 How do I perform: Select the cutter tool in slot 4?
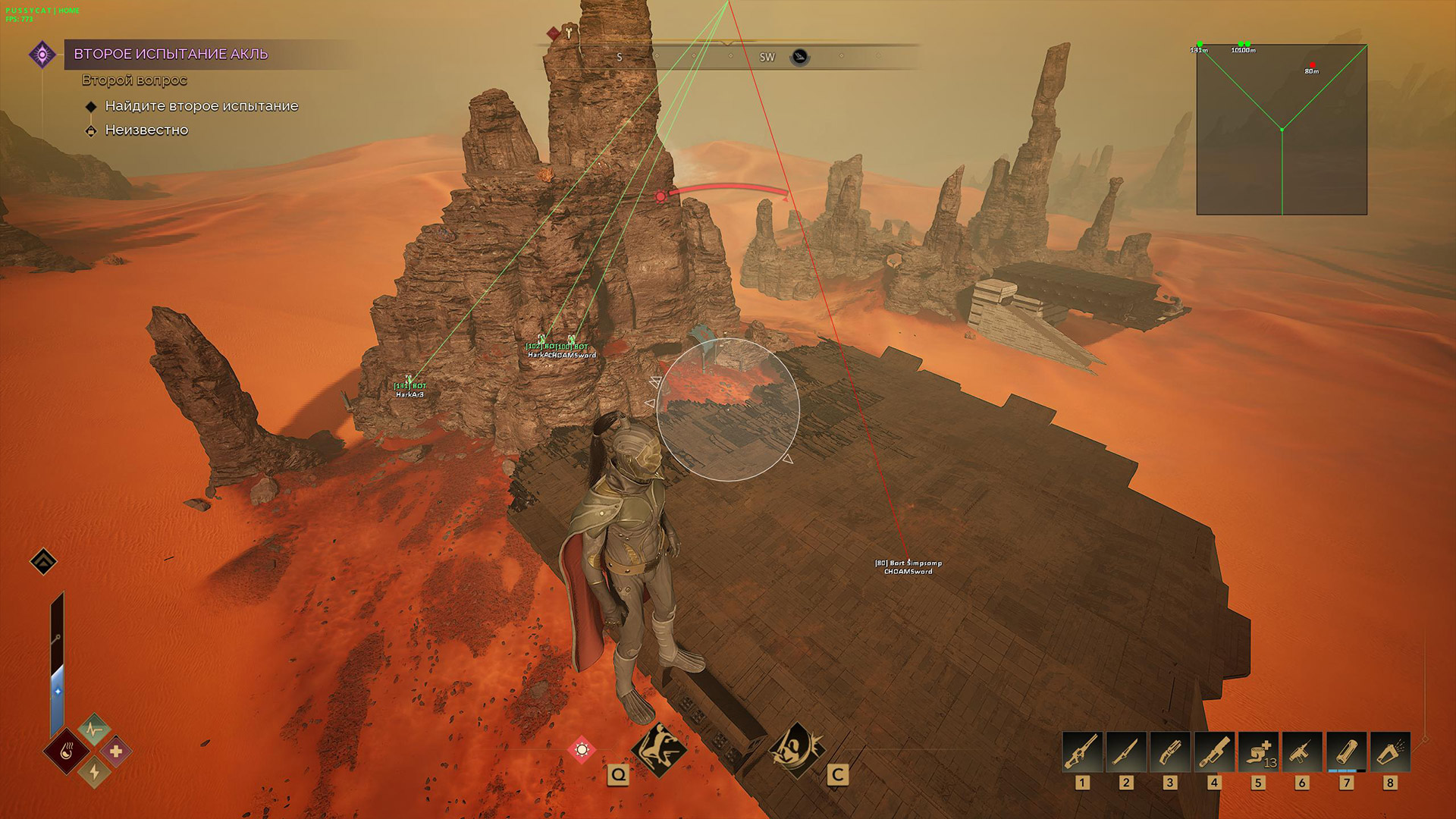(x=1214, y=752)
